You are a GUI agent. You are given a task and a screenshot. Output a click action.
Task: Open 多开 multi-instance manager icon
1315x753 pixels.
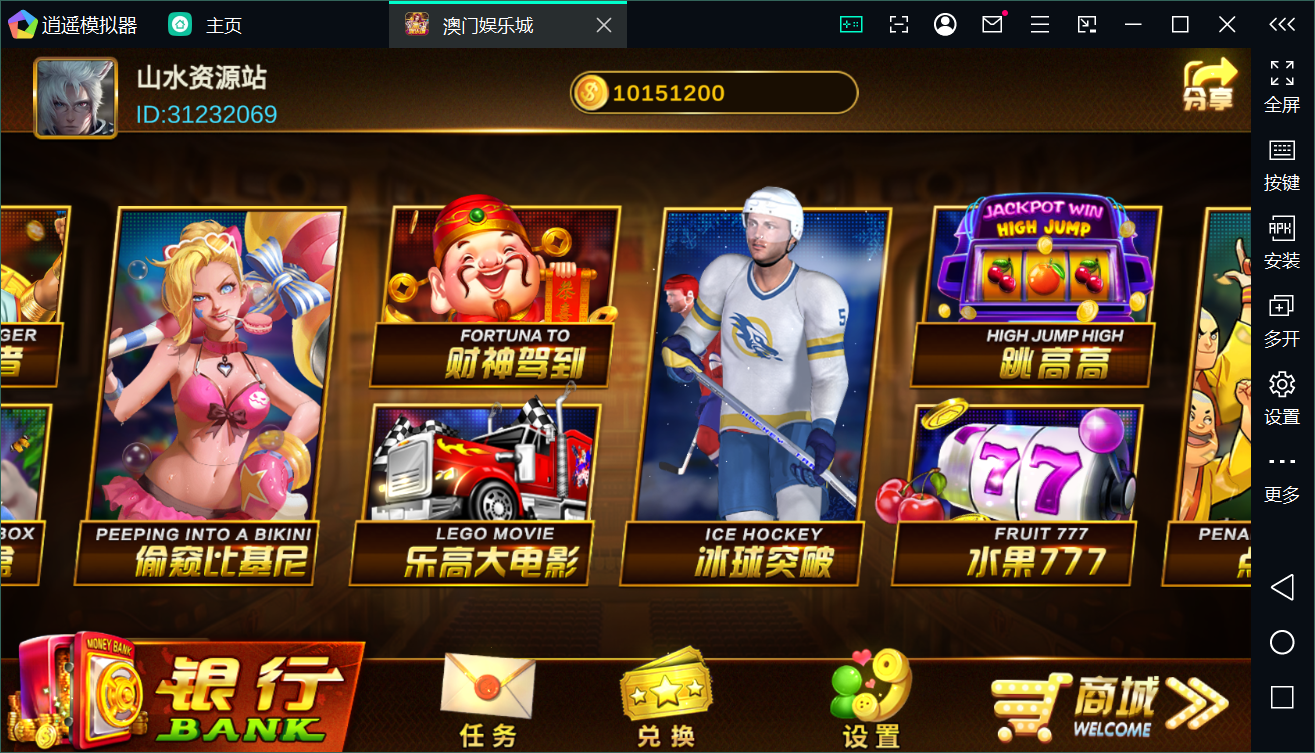[x=1281, y=304]
